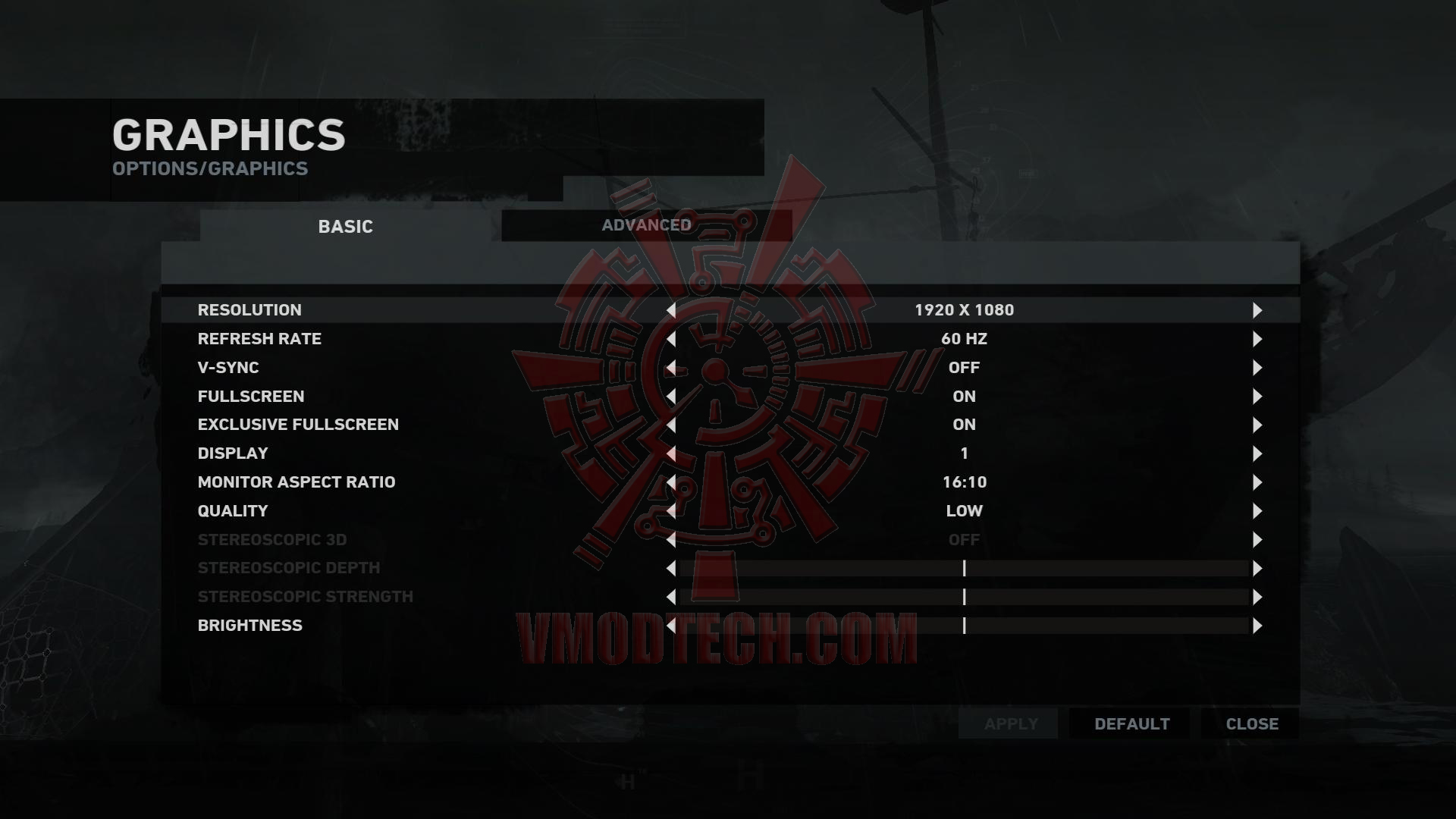Restore default graphics settings
Screen dimensions: 1456x819
(x=1131, y=724)
